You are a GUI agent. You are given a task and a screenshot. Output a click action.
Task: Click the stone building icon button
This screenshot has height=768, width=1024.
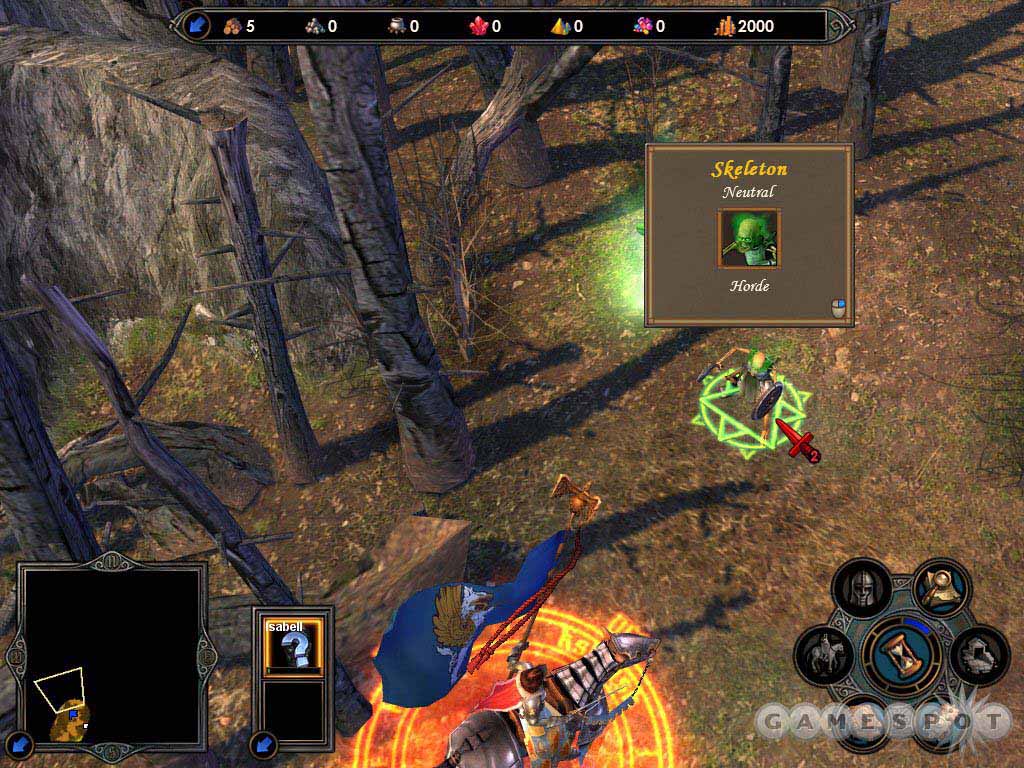pyautogui.click(x=980, y=655)
